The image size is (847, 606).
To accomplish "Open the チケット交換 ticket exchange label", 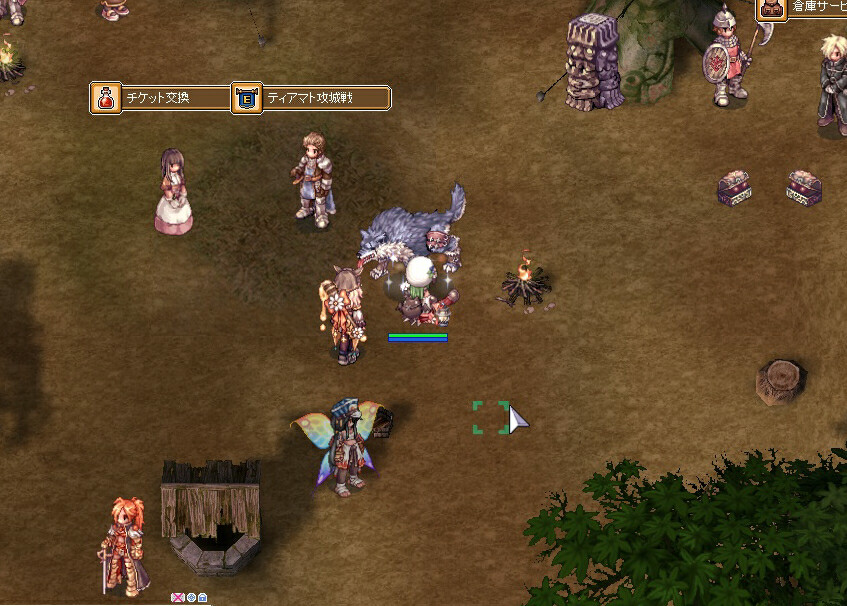I will 160,98.
